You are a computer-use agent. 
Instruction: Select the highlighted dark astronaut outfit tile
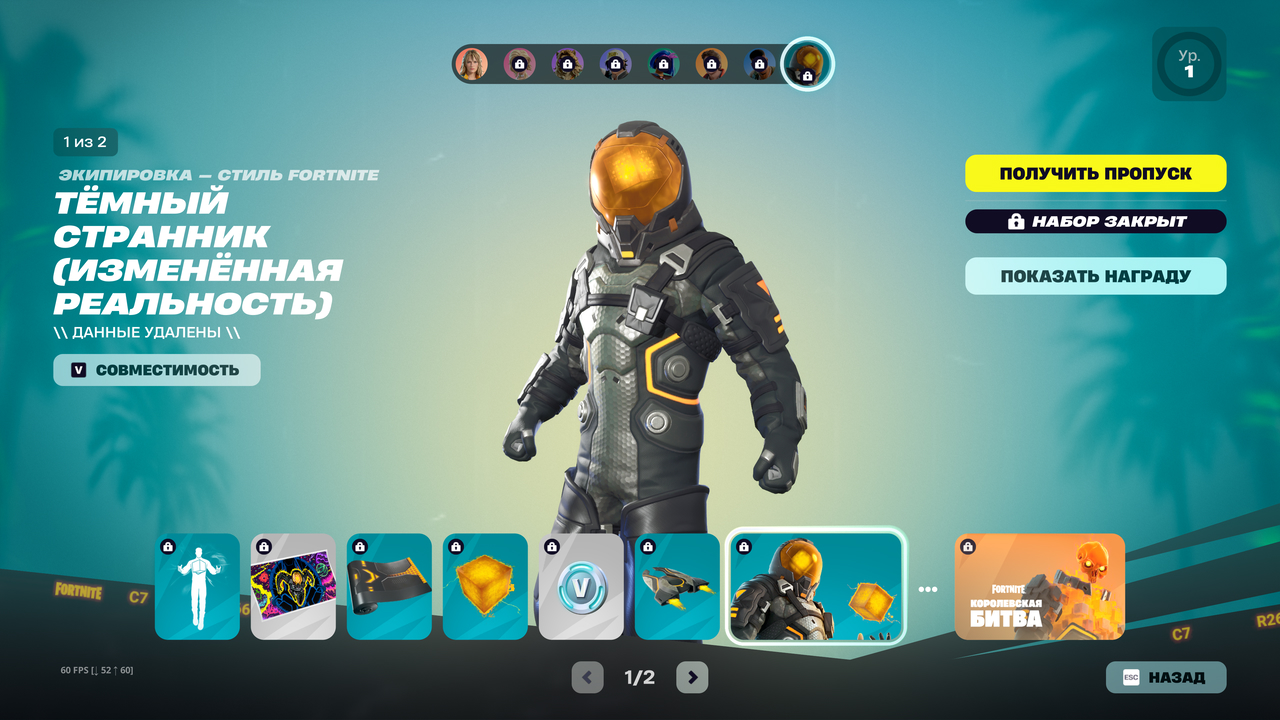[x=815, y=586]
